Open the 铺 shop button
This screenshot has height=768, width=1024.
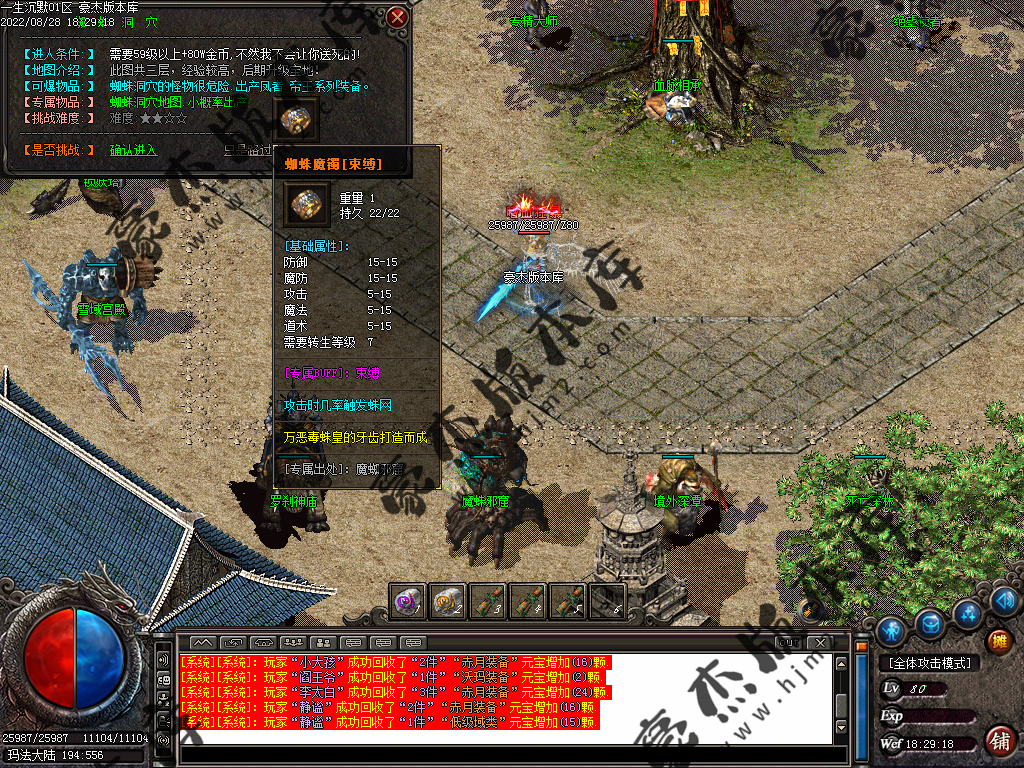(997, 741)
